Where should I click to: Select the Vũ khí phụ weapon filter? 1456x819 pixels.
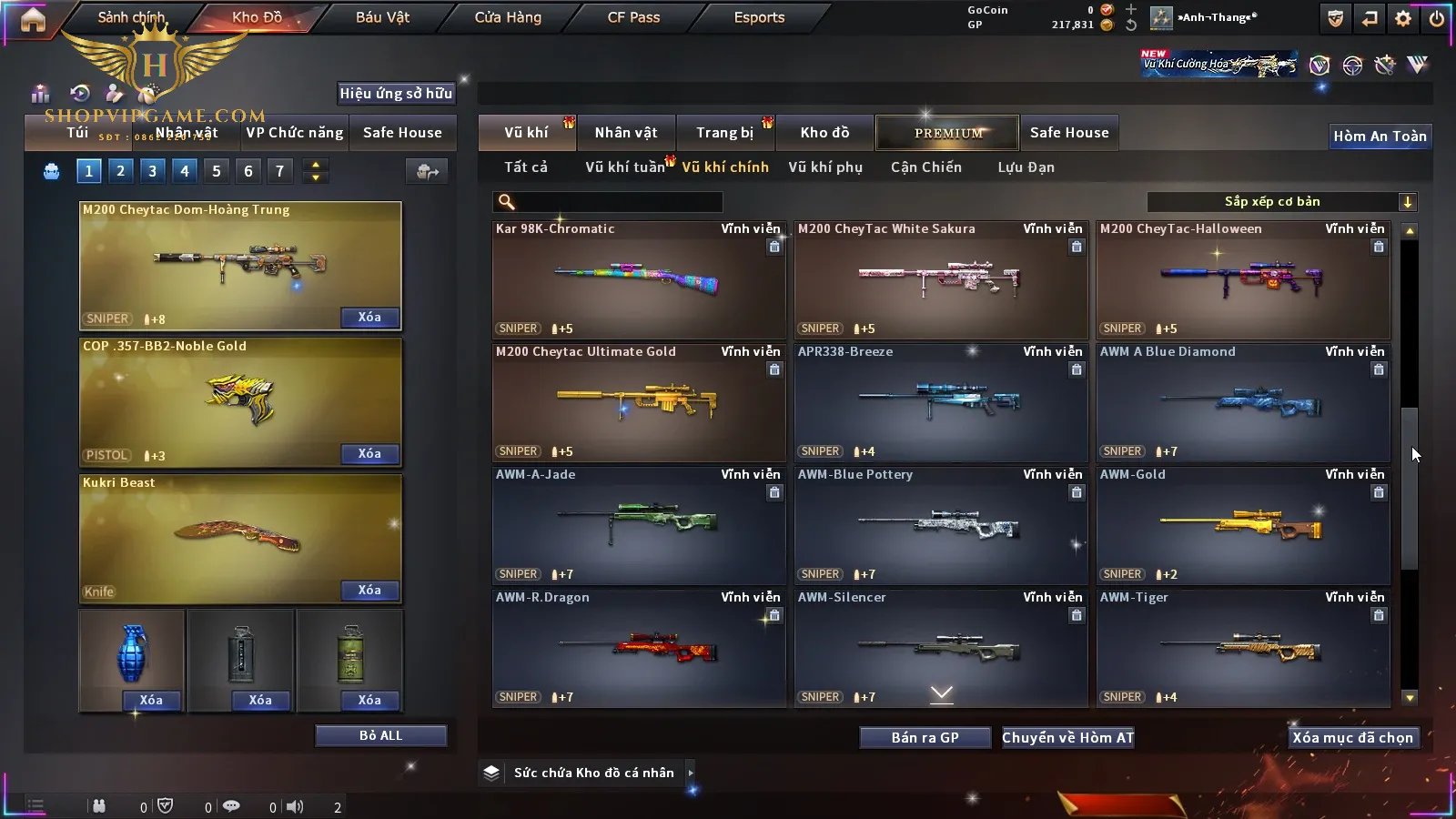pos(825,167)
